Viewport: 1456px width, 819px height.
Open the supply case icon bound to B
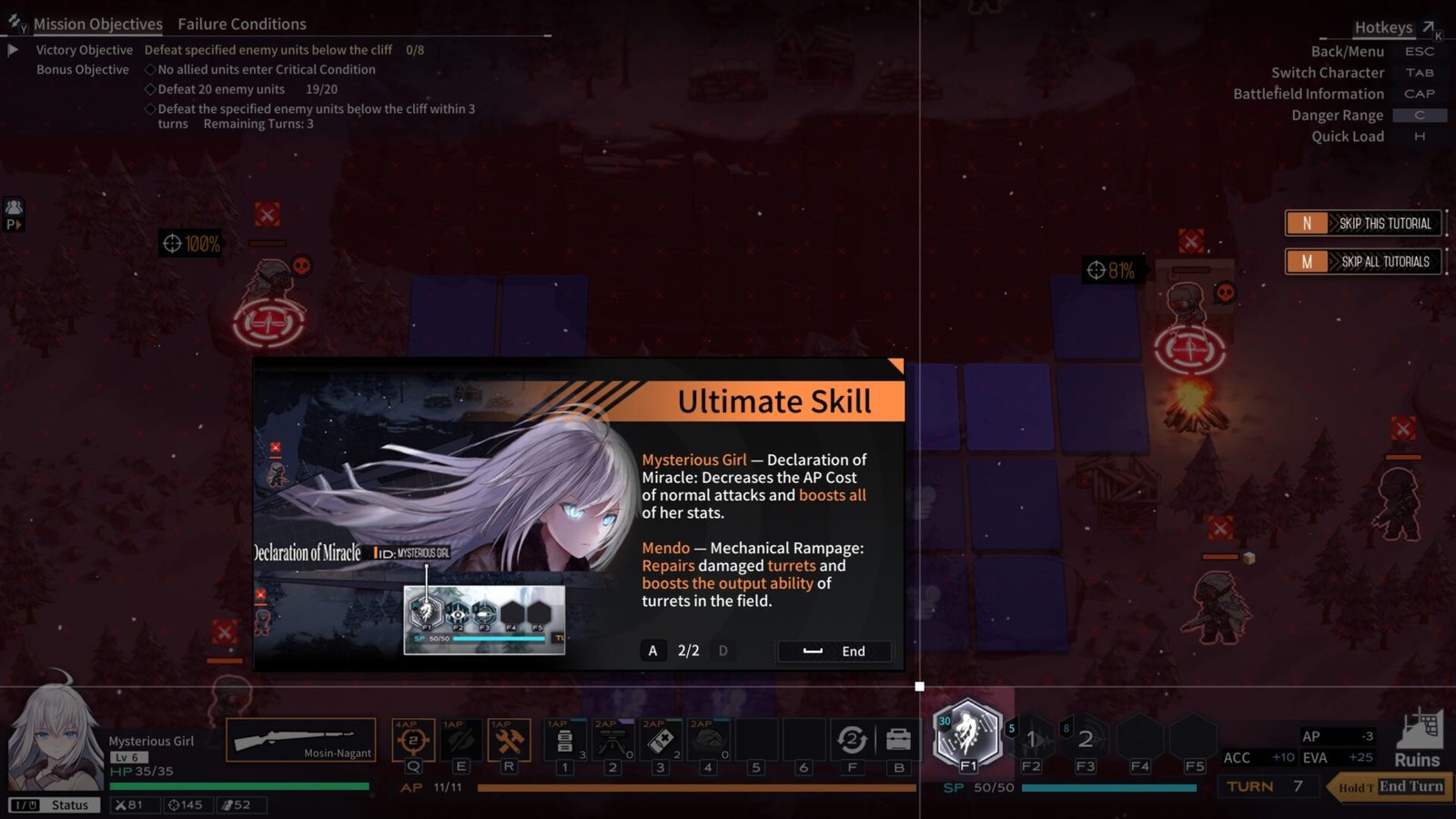pyautogui.click(x=897, y=739)
